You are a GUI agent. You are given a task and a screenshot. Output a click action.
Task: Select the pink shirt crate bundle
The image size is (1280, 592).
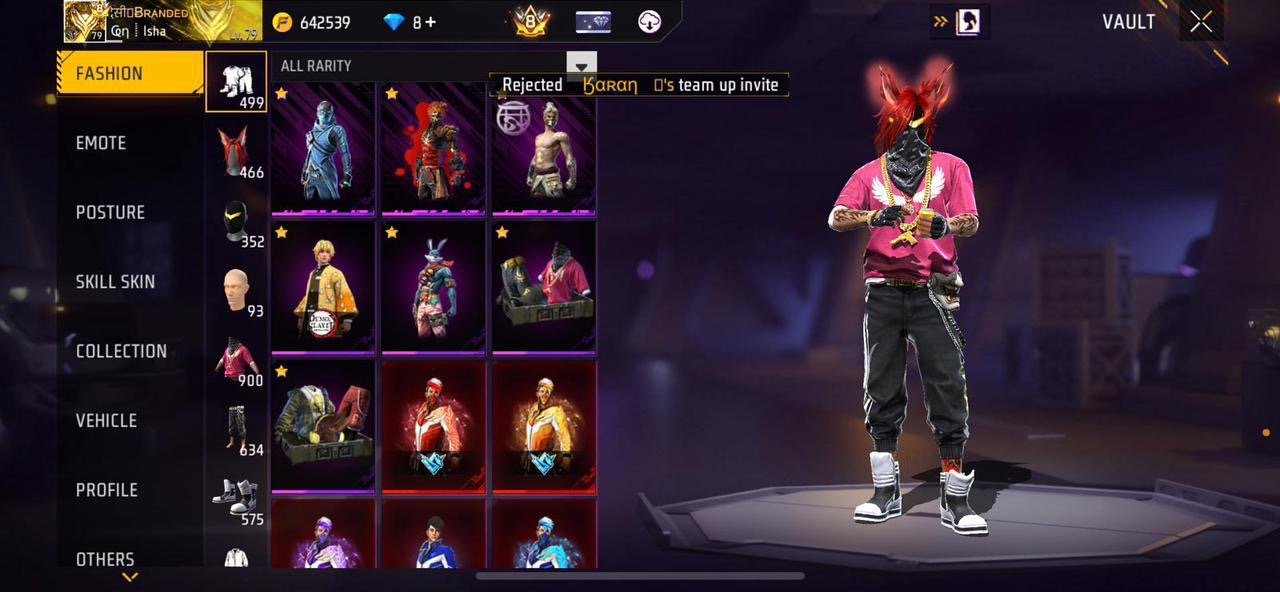544,288
